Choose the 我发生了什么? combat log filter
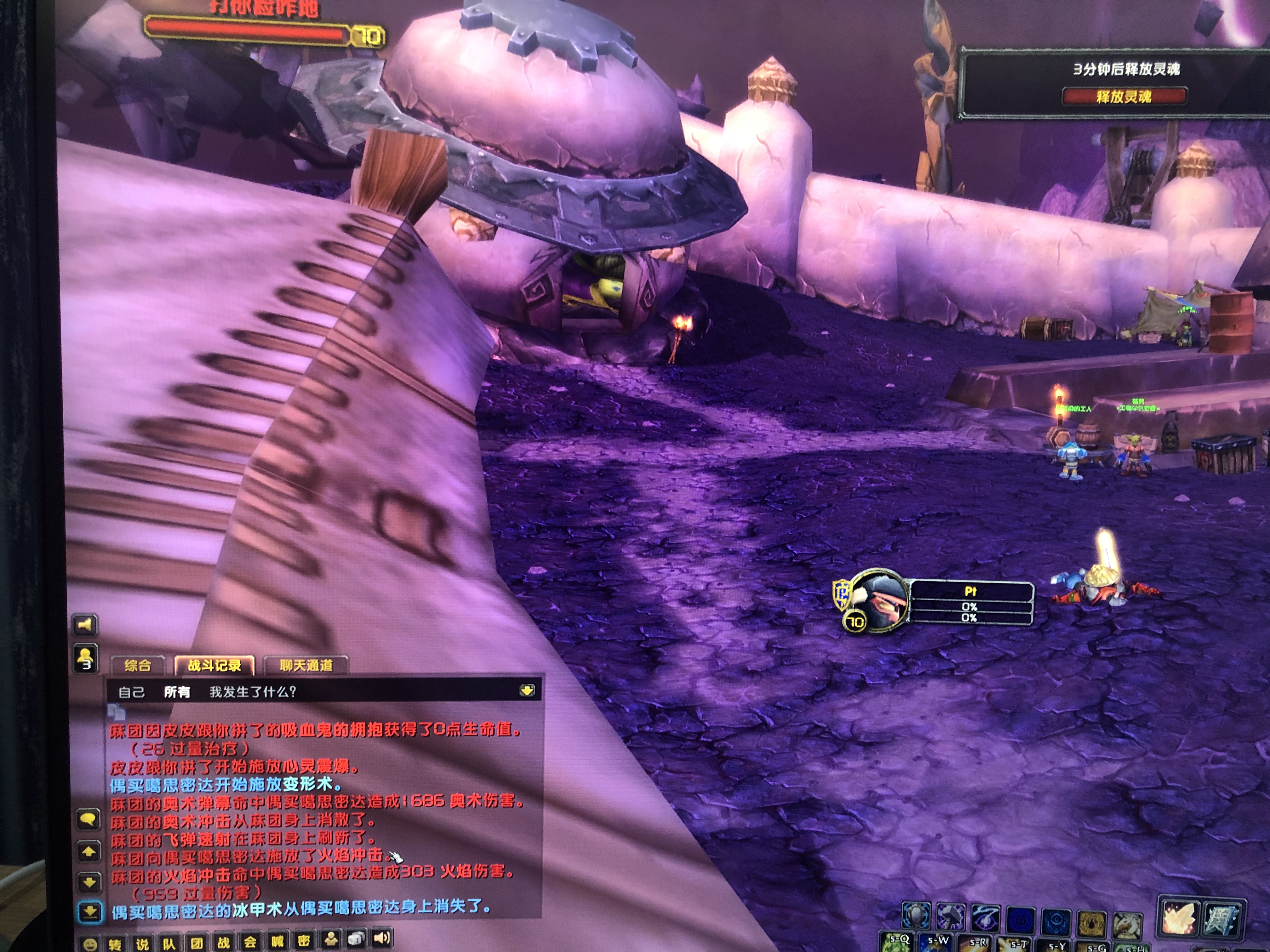1270x952 pixels. click(x=253, y=692)
